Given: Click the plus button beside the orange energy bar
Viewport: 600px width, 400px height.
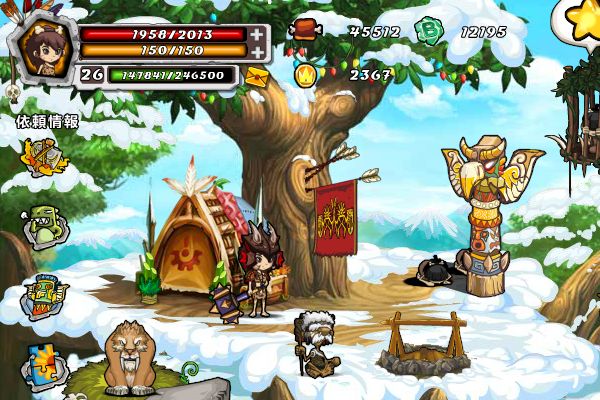Looking at the screenshot, I should coord(258,51).
